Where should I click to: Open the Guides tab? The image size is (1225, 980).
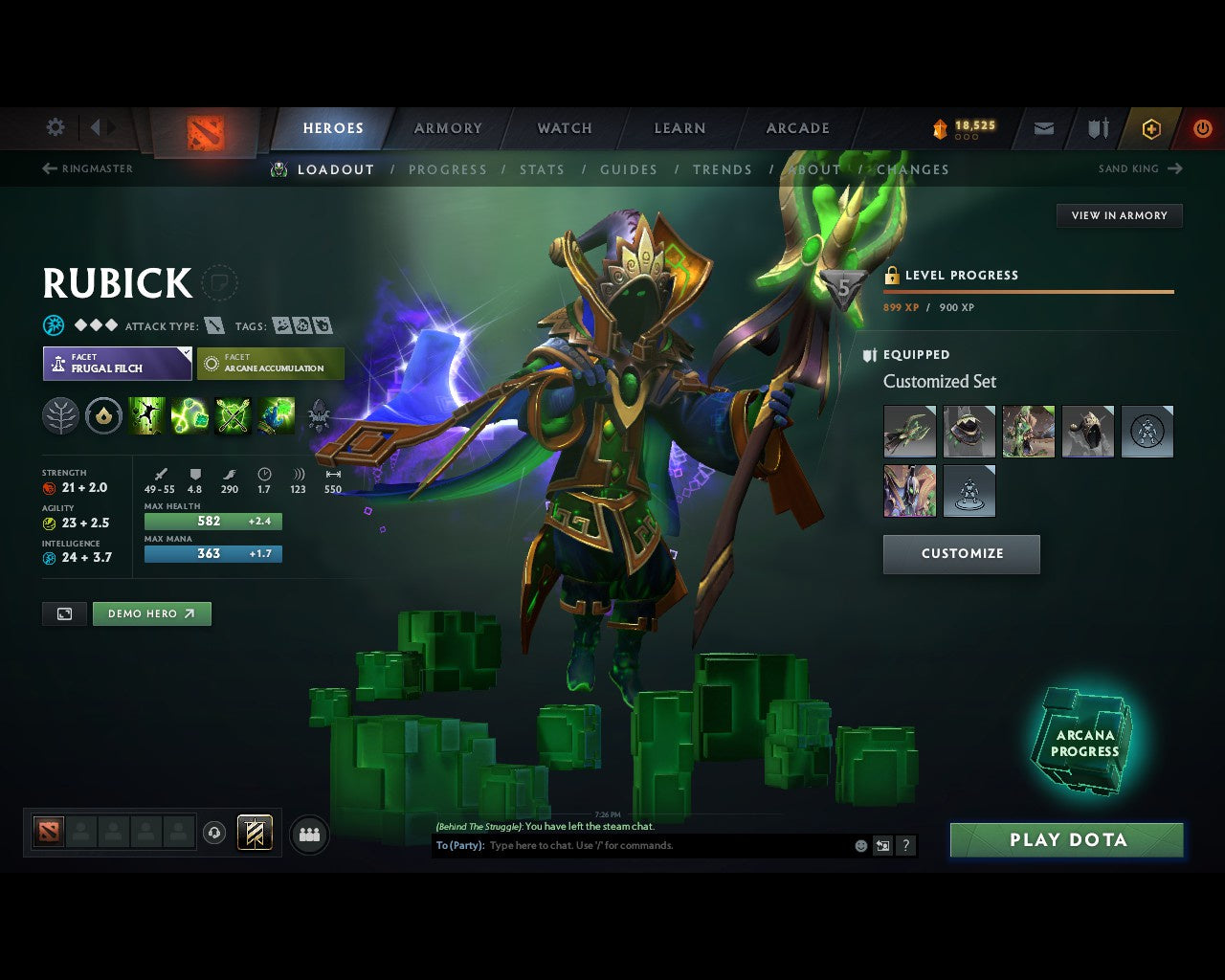point(629,169)
